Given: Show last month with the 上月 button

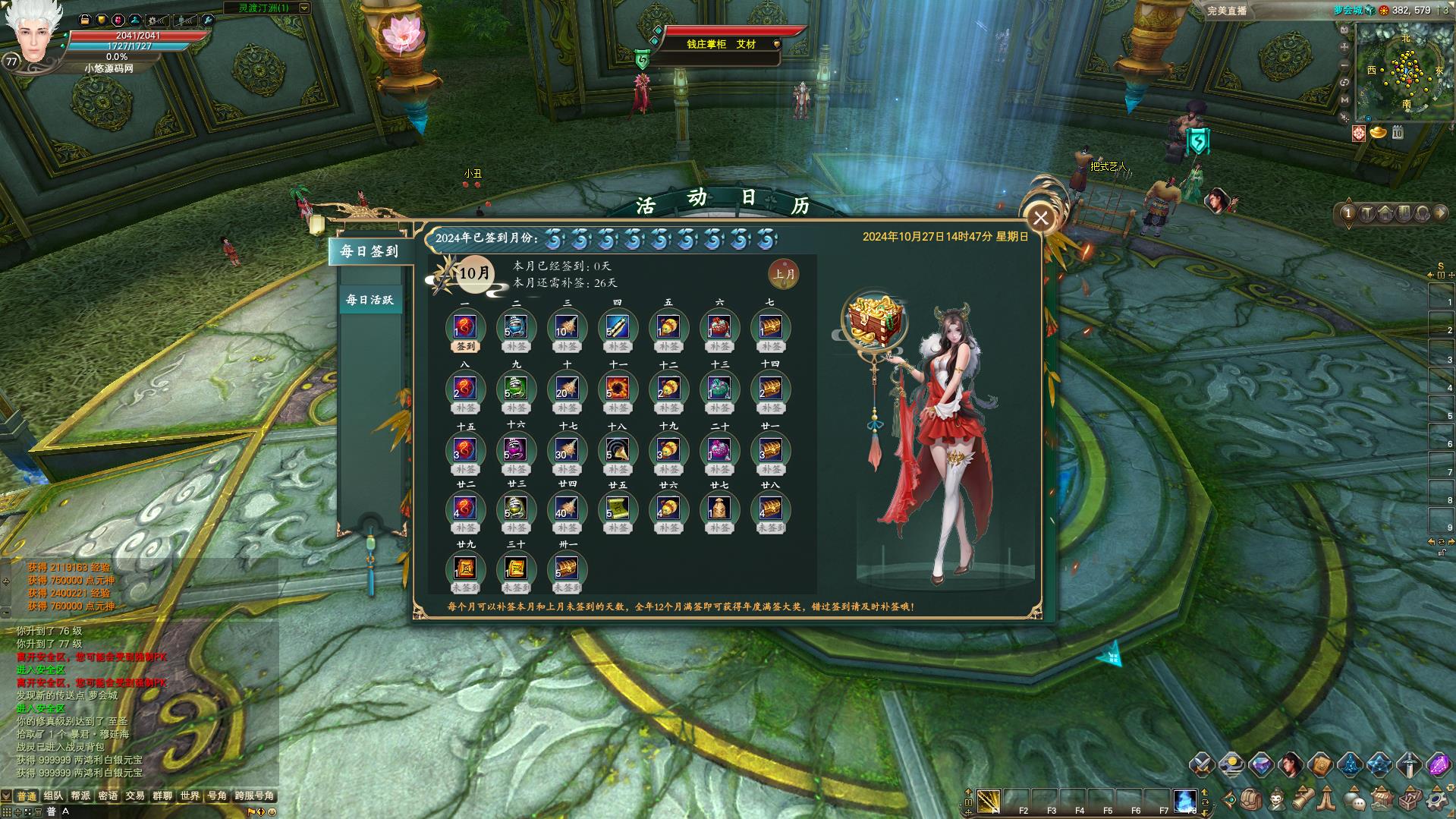Looking at the screenshot, I should coord(784,274).
